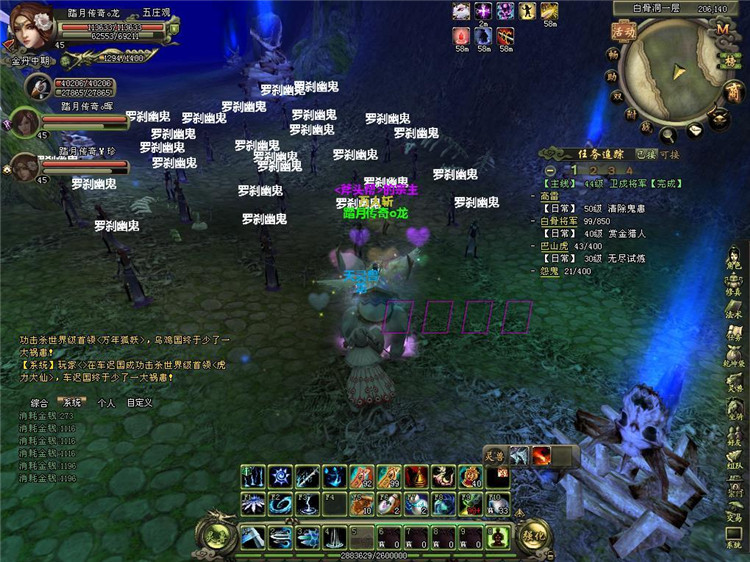
Task: Activate the red bell skill icon
Action: 416,477
